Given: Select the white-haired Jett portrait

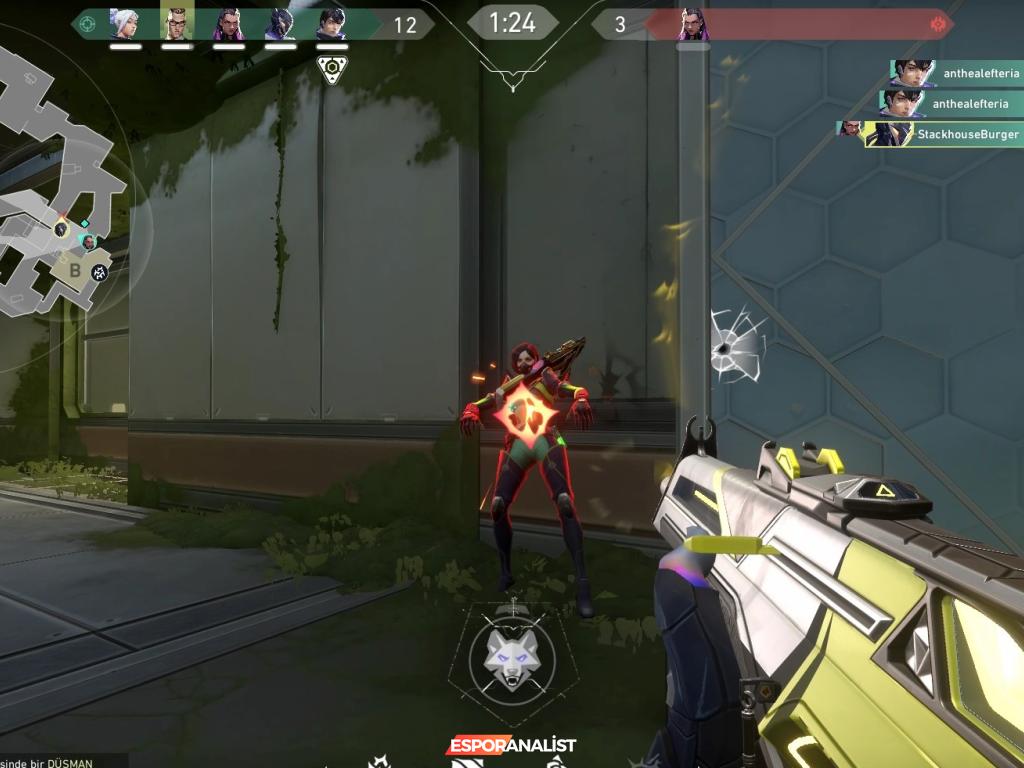Looking at the screenshot, I should pyautogui.click(x=124, y=23).
